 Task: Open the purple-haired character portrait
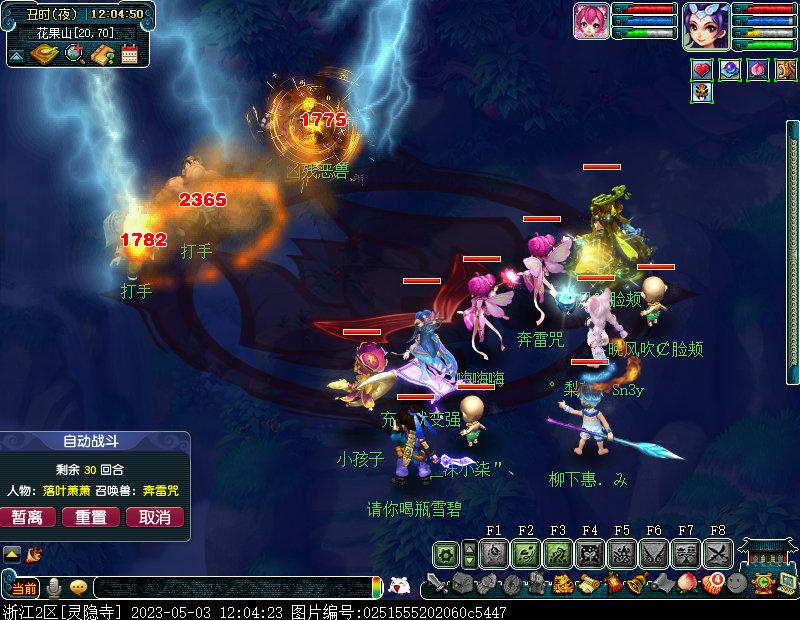tap(705, 24)
